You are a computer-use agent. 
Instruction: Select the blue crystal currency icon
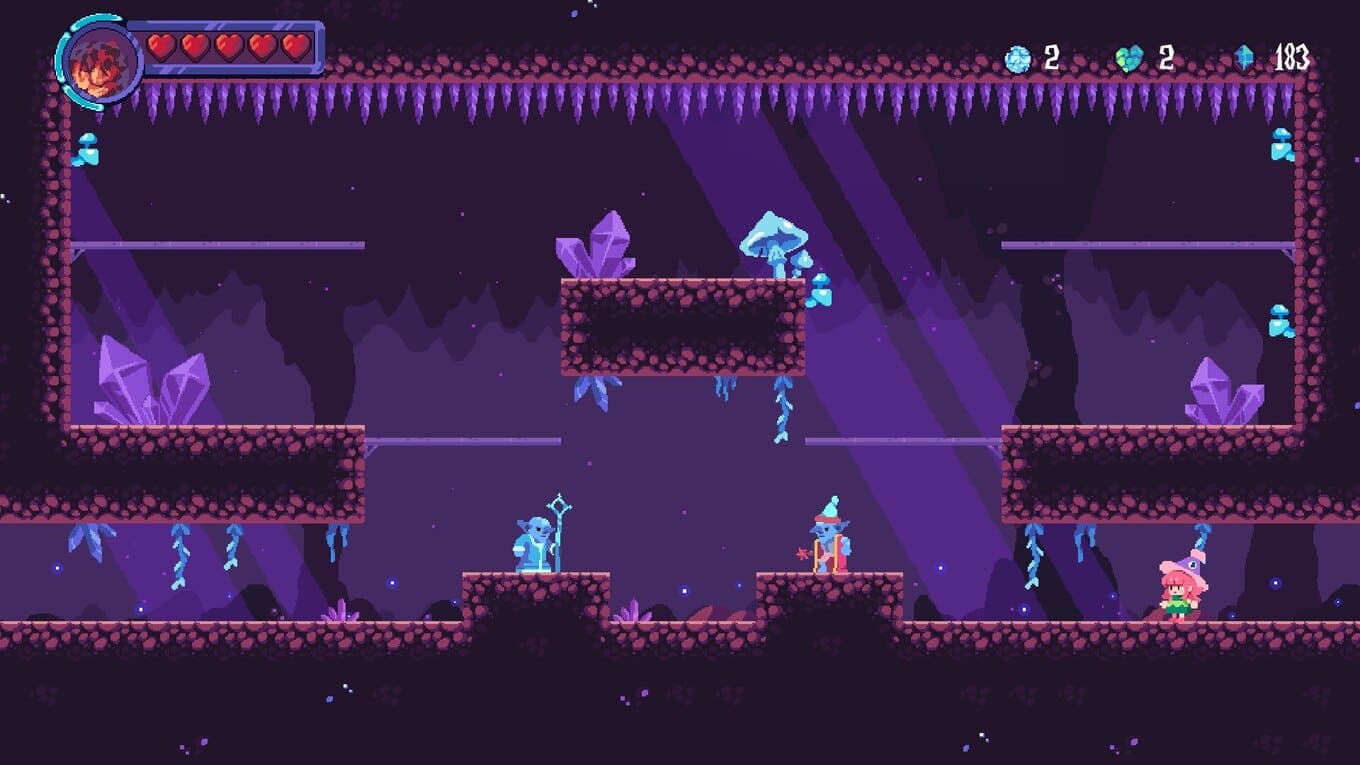tap(1244, 58)
